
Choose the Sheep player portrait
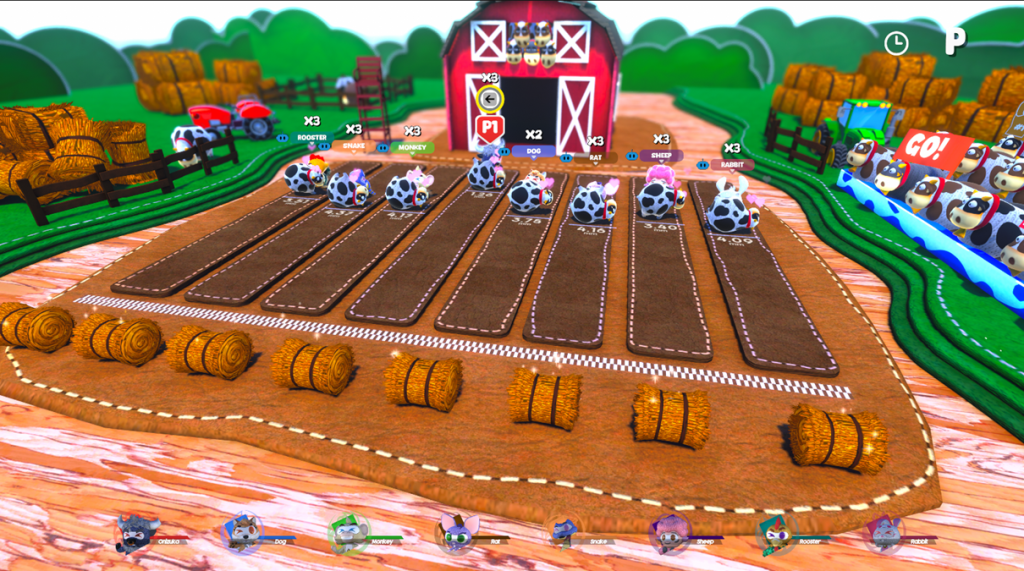pyautogui.click(x=669, y=534)
